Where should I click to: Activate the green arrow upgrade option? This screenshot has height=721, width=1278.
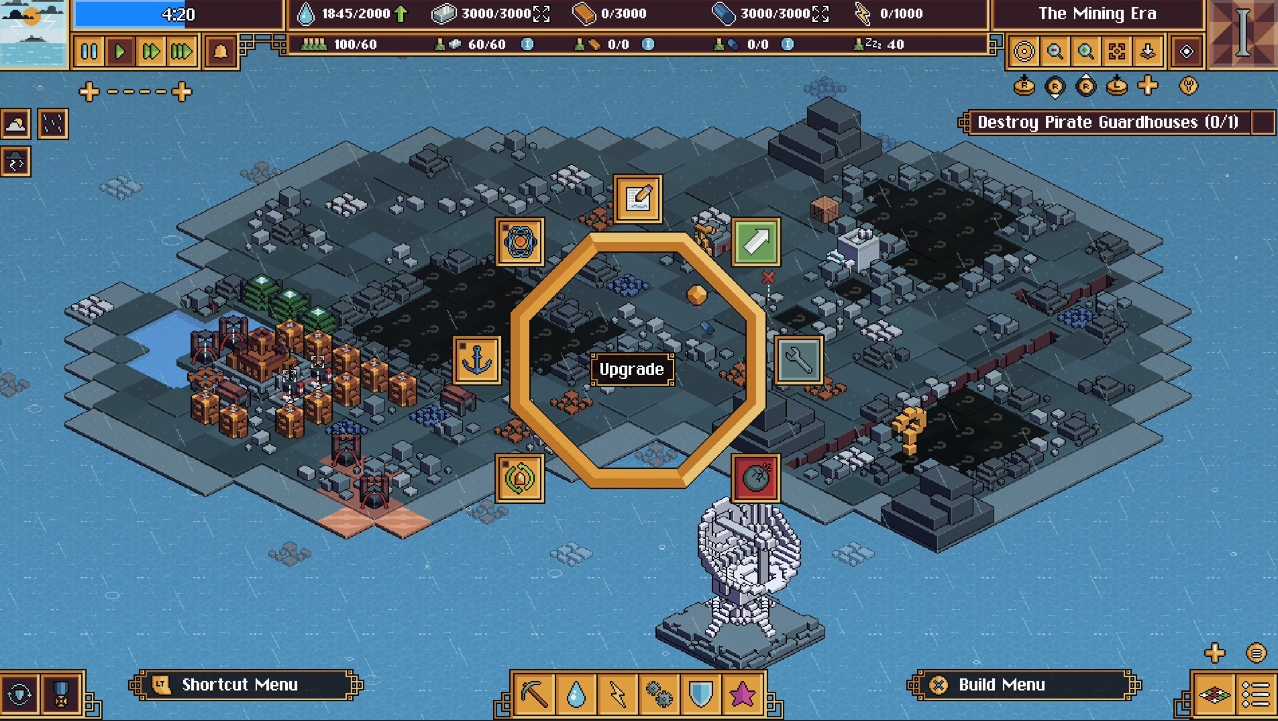[x=756, y=242]
